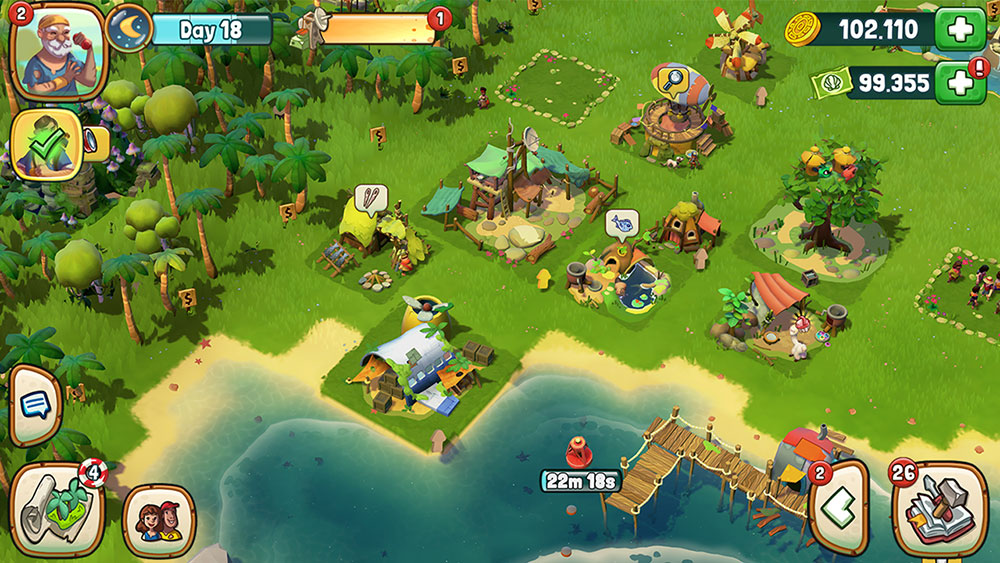1000x563 pixels.
Task: Open the moon day-night cycle icon
Action: click(x=130, y=28)
